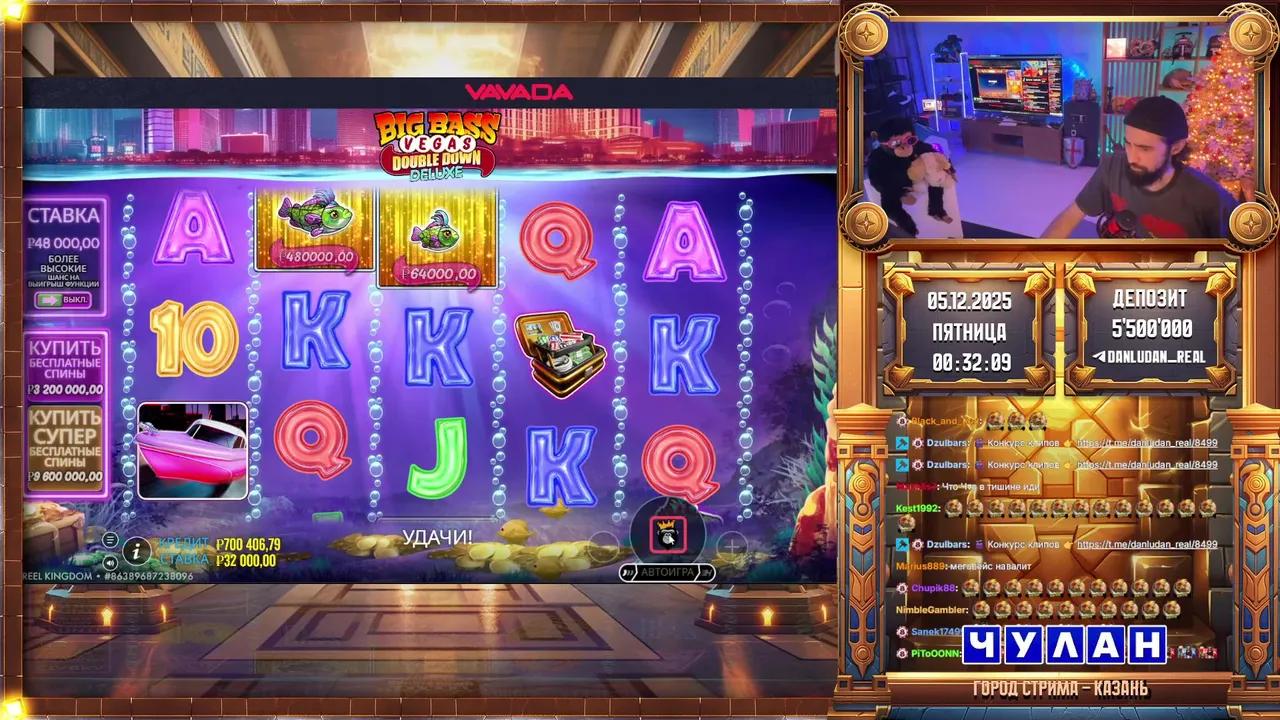This screenshot has width=1280, height=720.
Task: Open the game info paytable via the i icon
Action: click(137, 550)
